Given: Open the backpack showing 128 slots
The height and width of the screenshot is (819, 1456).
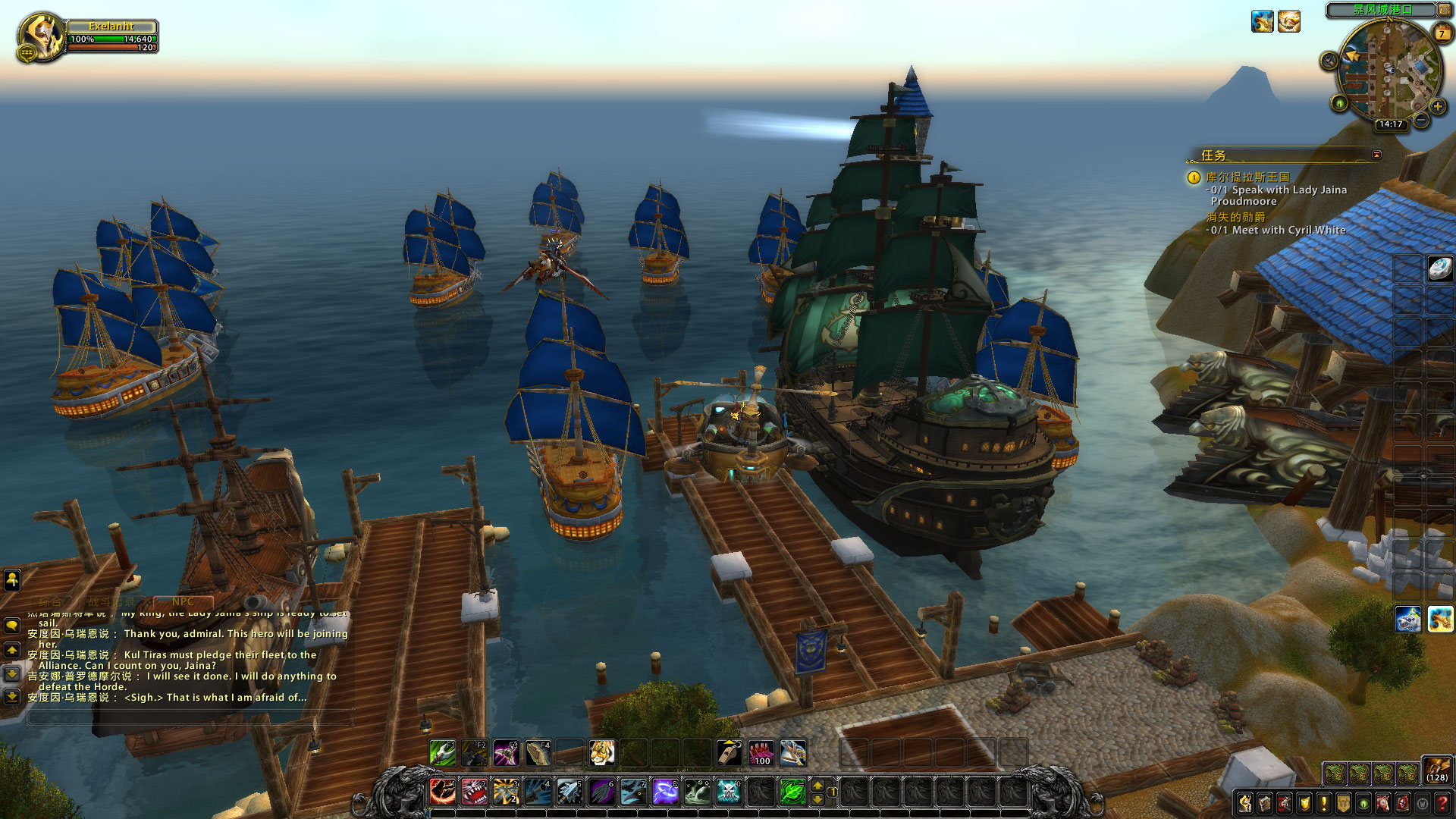Looking at the screenshot, I should click(x=1437, y=769).
